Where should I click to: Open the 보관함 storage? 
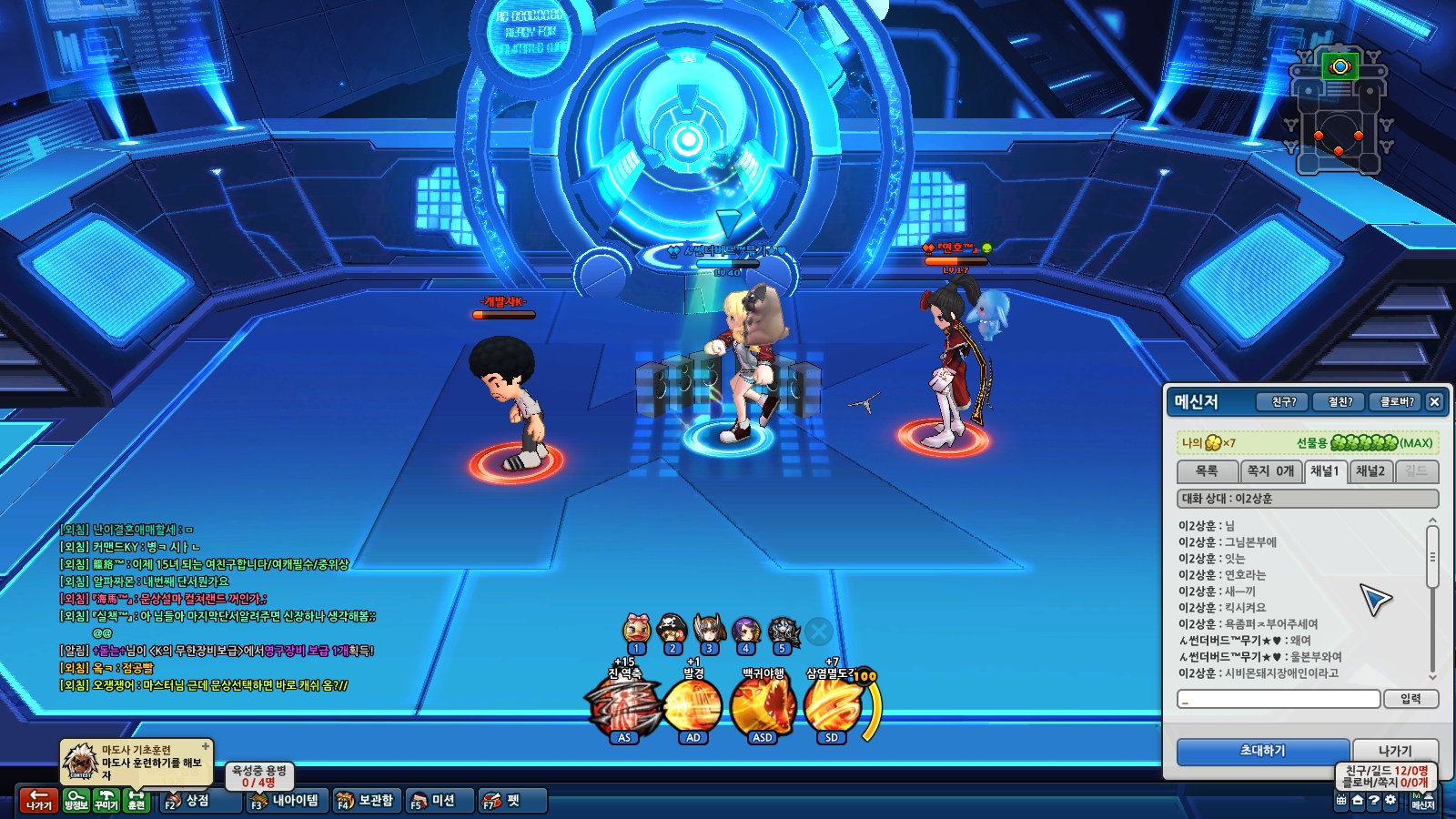pos(366,801)
